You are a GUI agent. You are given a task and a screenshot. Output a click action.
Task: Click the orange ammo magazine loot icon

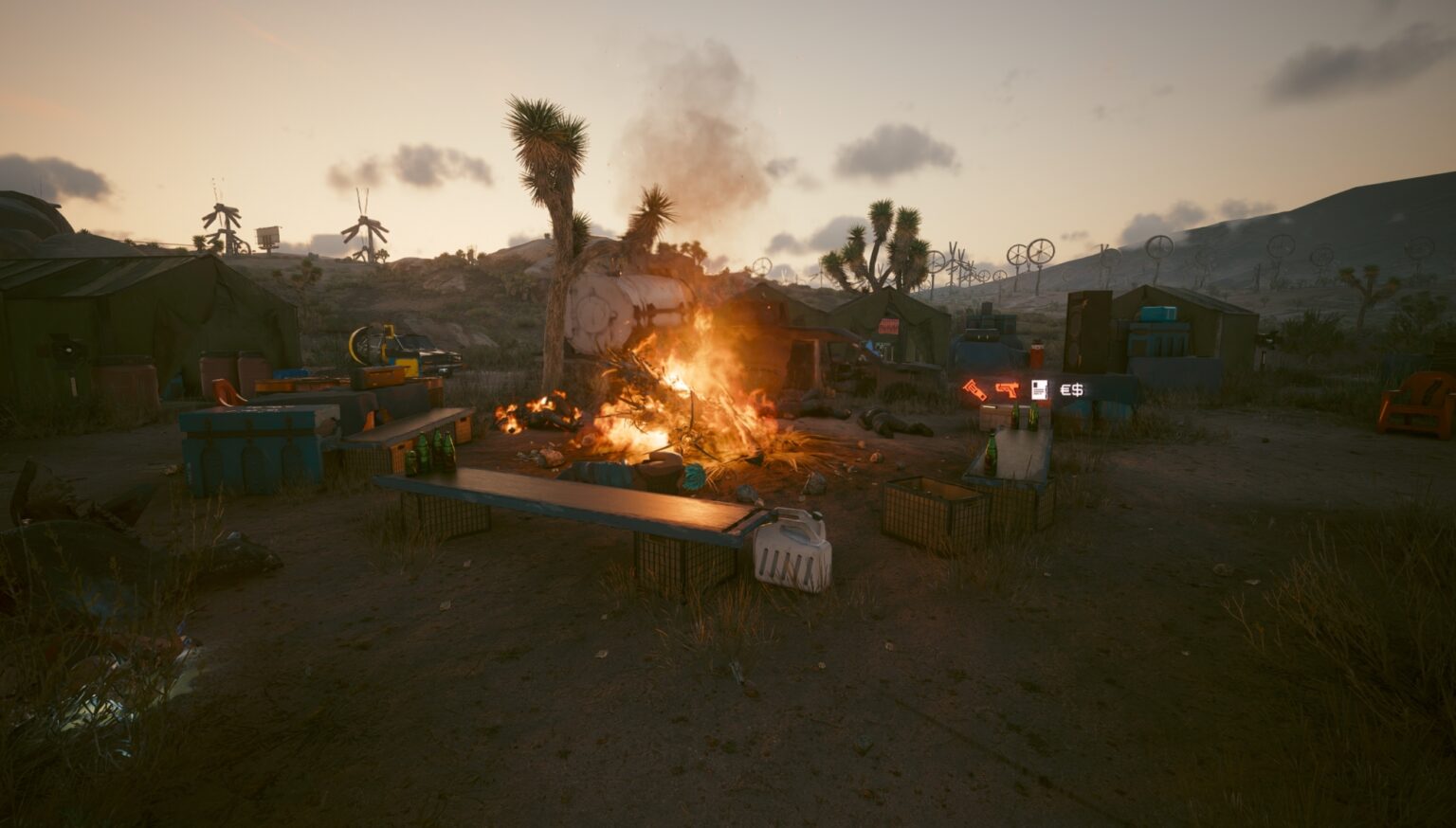[974, 389]
